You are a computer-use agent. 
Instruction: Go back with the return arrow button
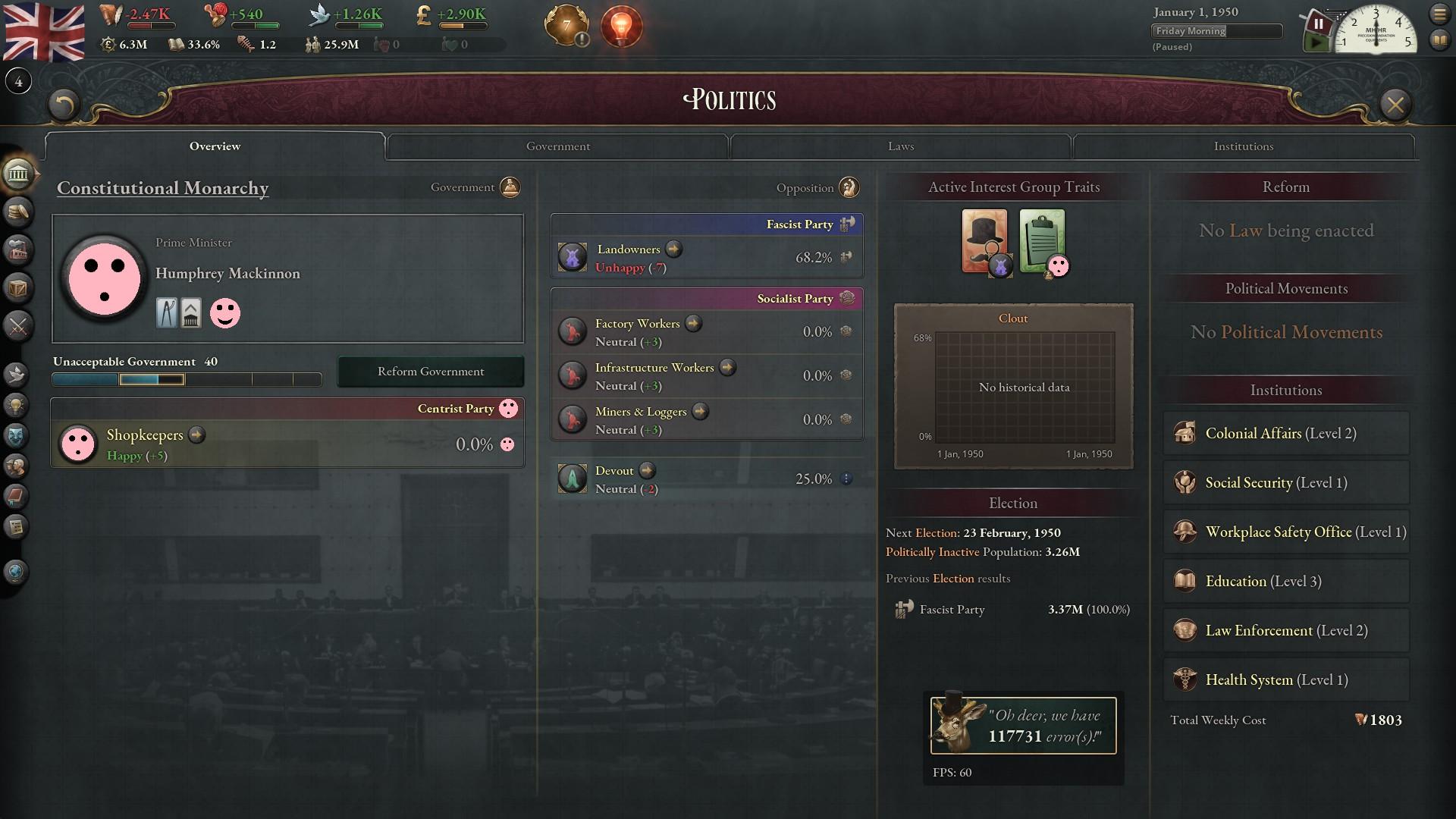pyautogui.click(x=64, y=105)
